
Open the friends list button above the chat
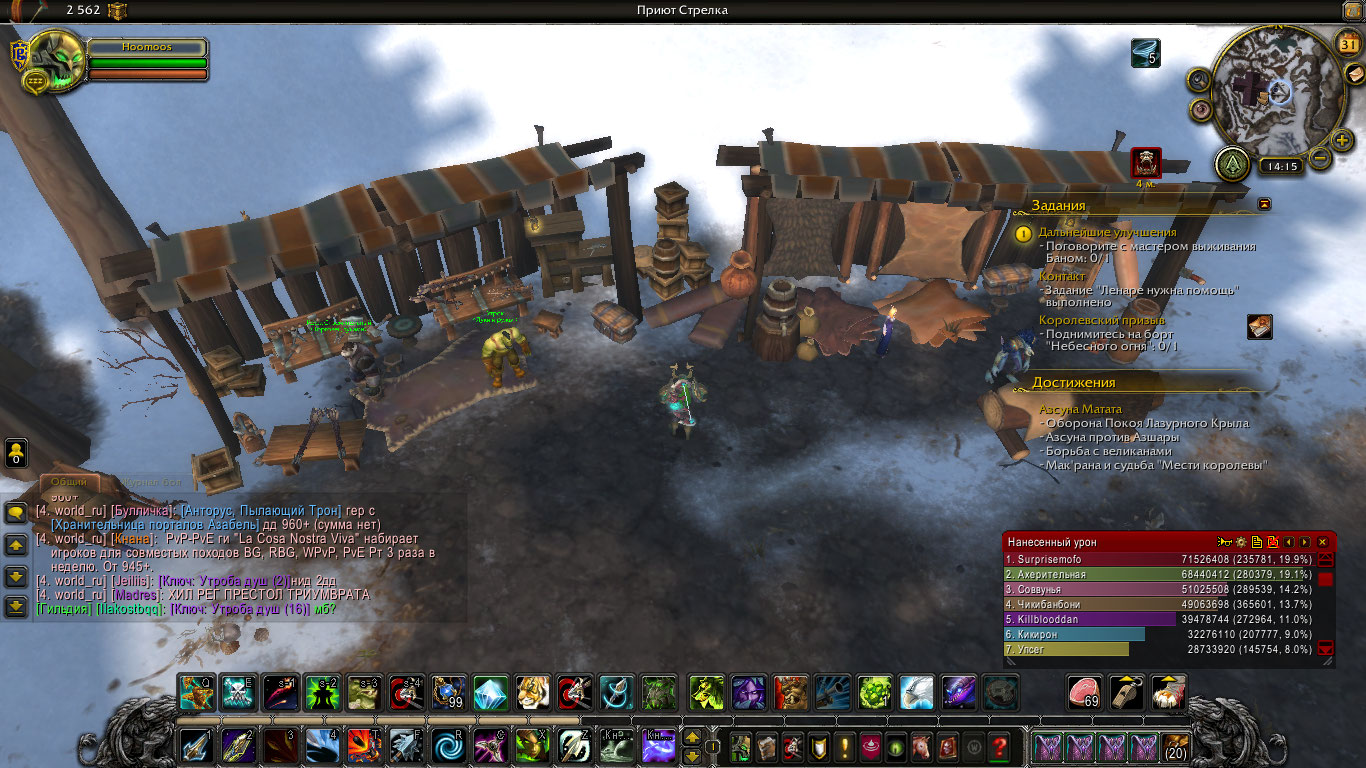[16, 453]
